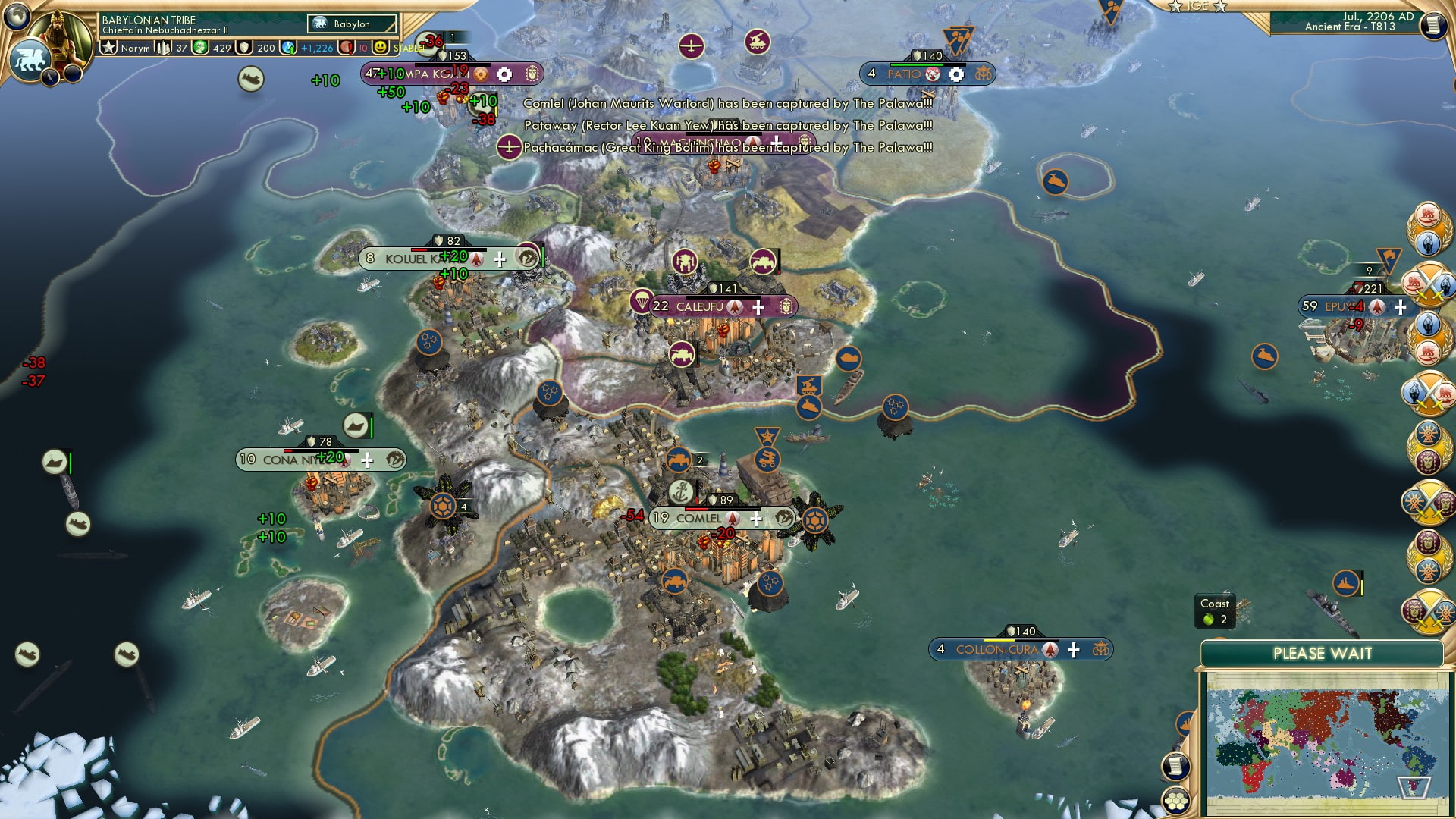
Task: Click the Caleufu population growth progress bar
Action: tap(723, 297)
